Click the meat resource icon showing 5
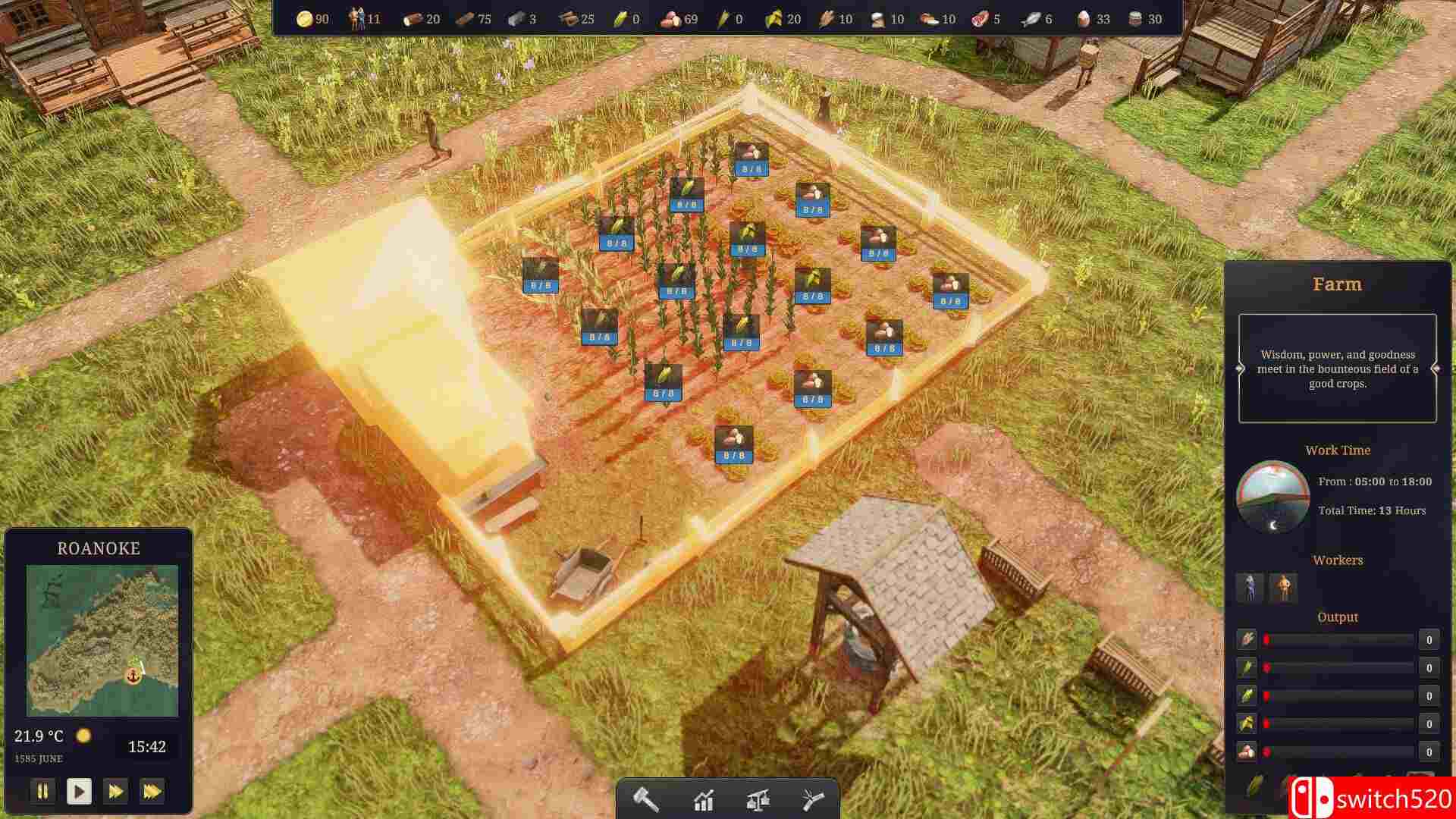The image size is (1456, 819). pyautogui.click(x=978, y=19)
